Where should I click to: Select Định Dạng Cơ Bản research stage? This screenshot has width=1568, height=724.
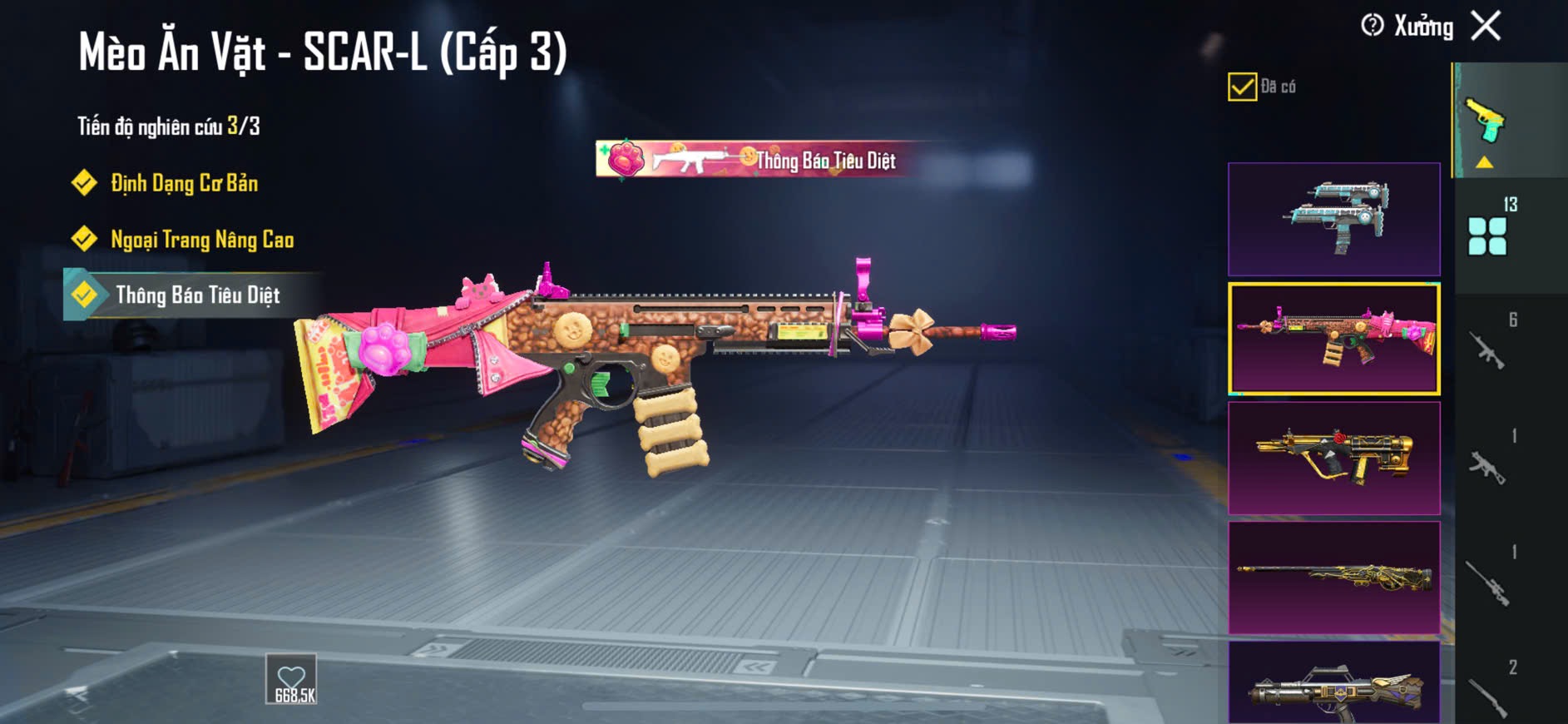tap(184, 183)
